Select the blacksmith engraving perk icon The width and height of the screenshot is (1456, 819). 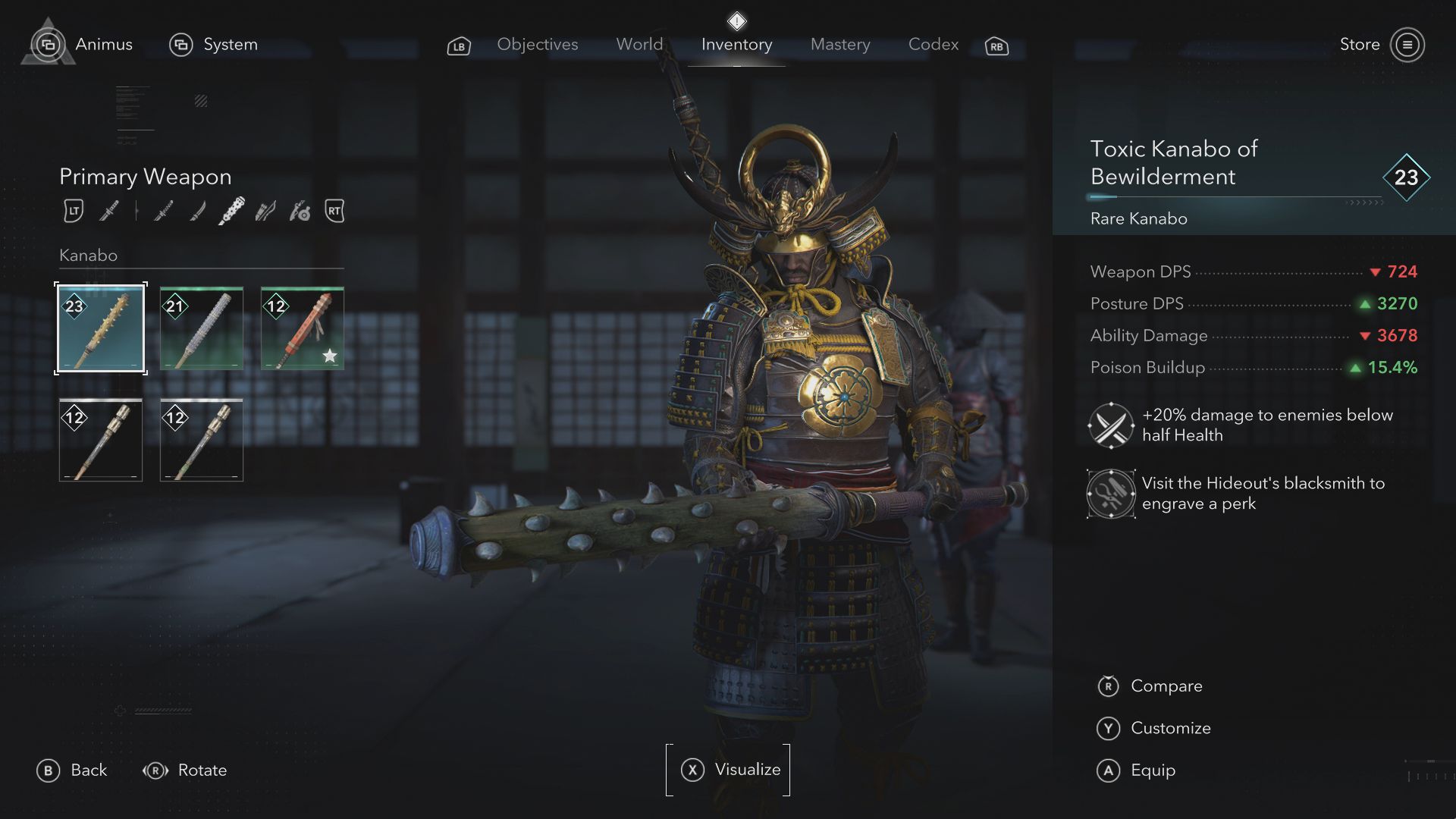click(x=1111, y=494)
